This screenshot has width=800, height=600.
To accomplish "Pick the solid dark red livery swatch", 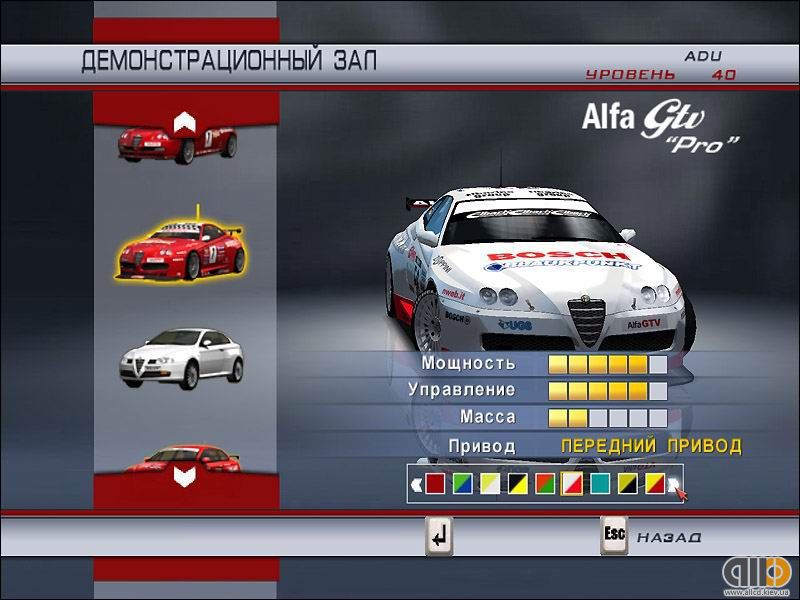I will pyautogui.click(x=435, y=485).
